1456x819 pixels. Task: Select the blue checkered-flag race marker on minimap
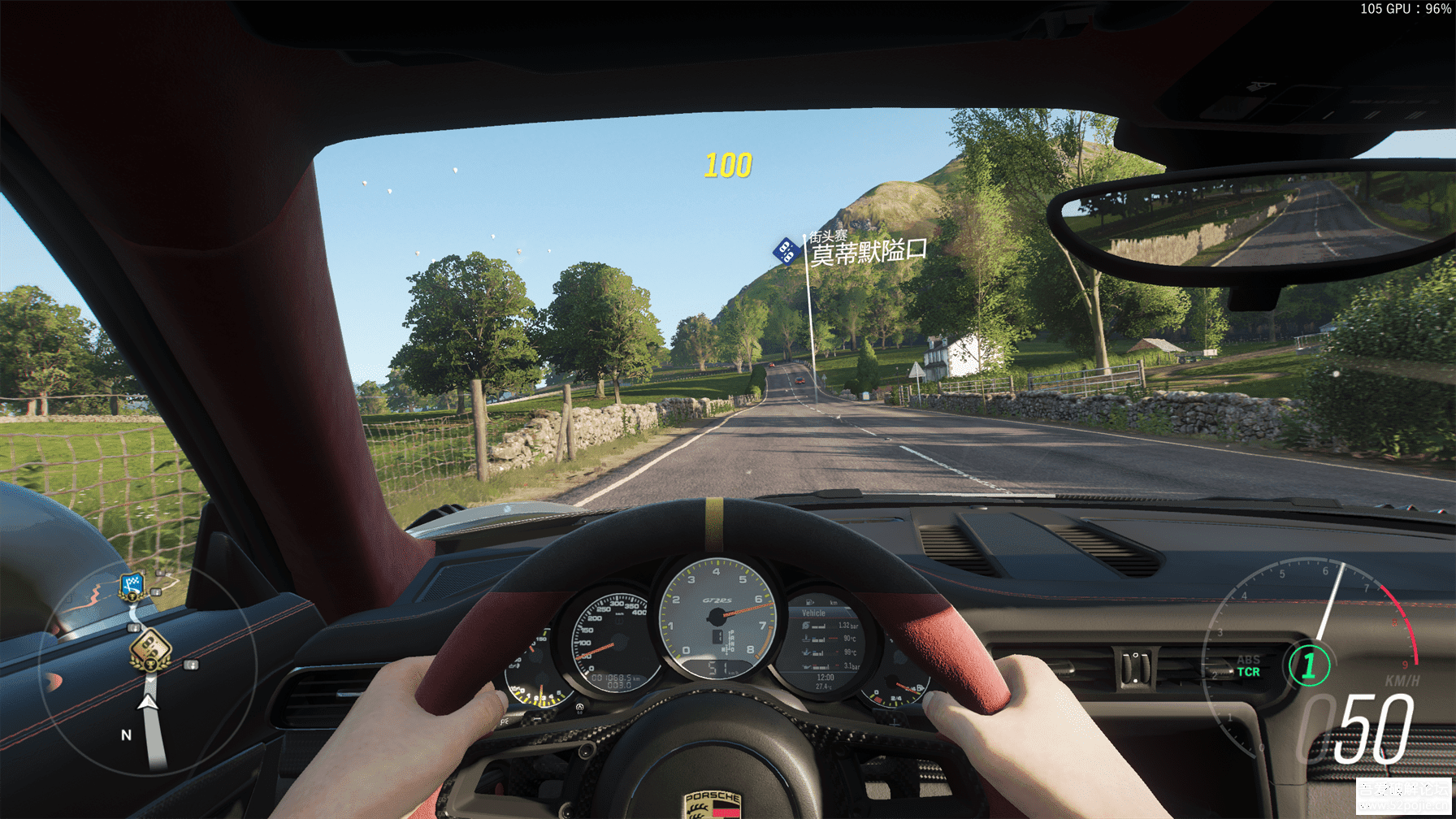point(132,585)
